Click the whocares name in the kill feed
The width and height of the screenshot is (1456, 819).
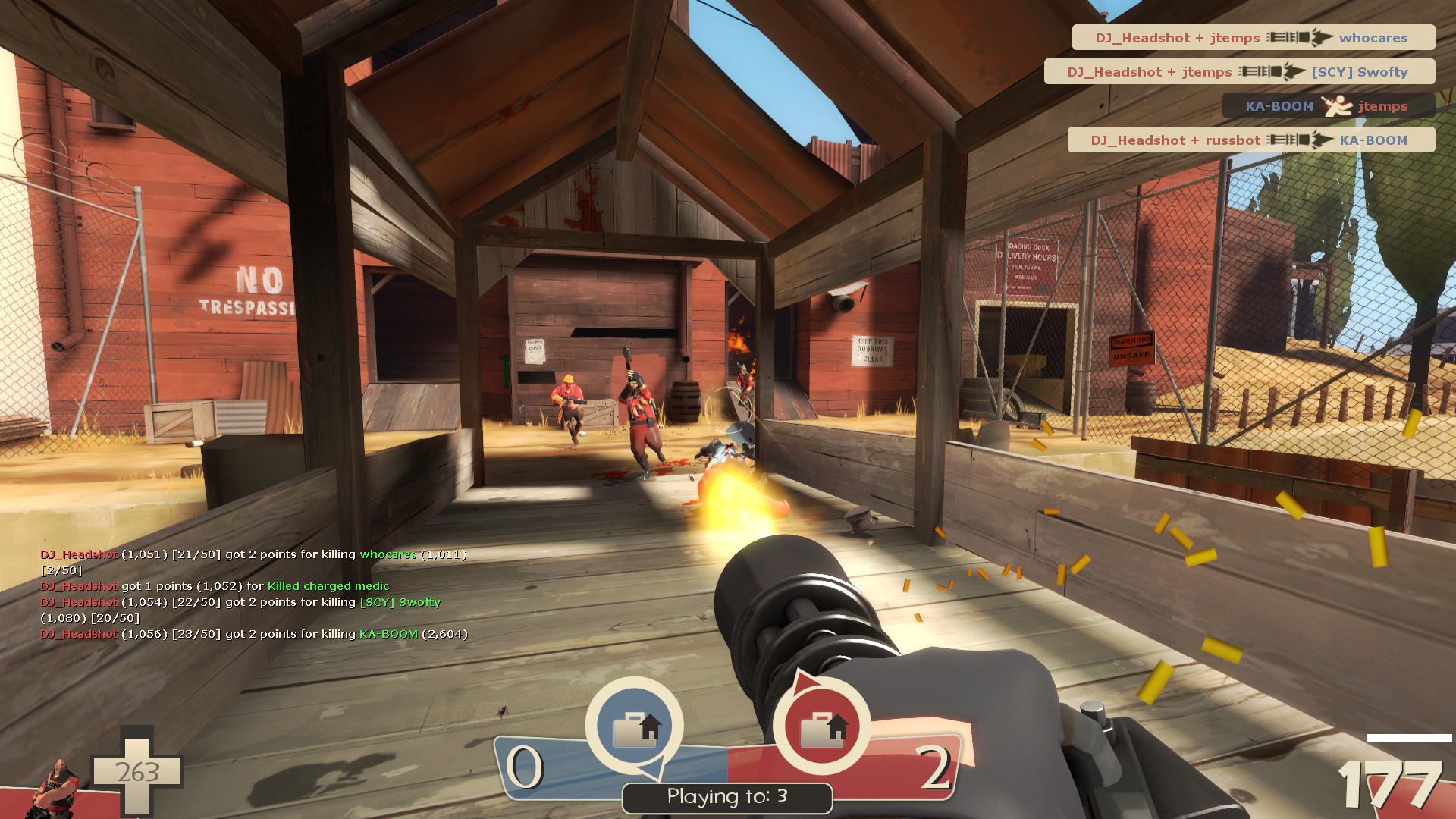click(1374, 37)
